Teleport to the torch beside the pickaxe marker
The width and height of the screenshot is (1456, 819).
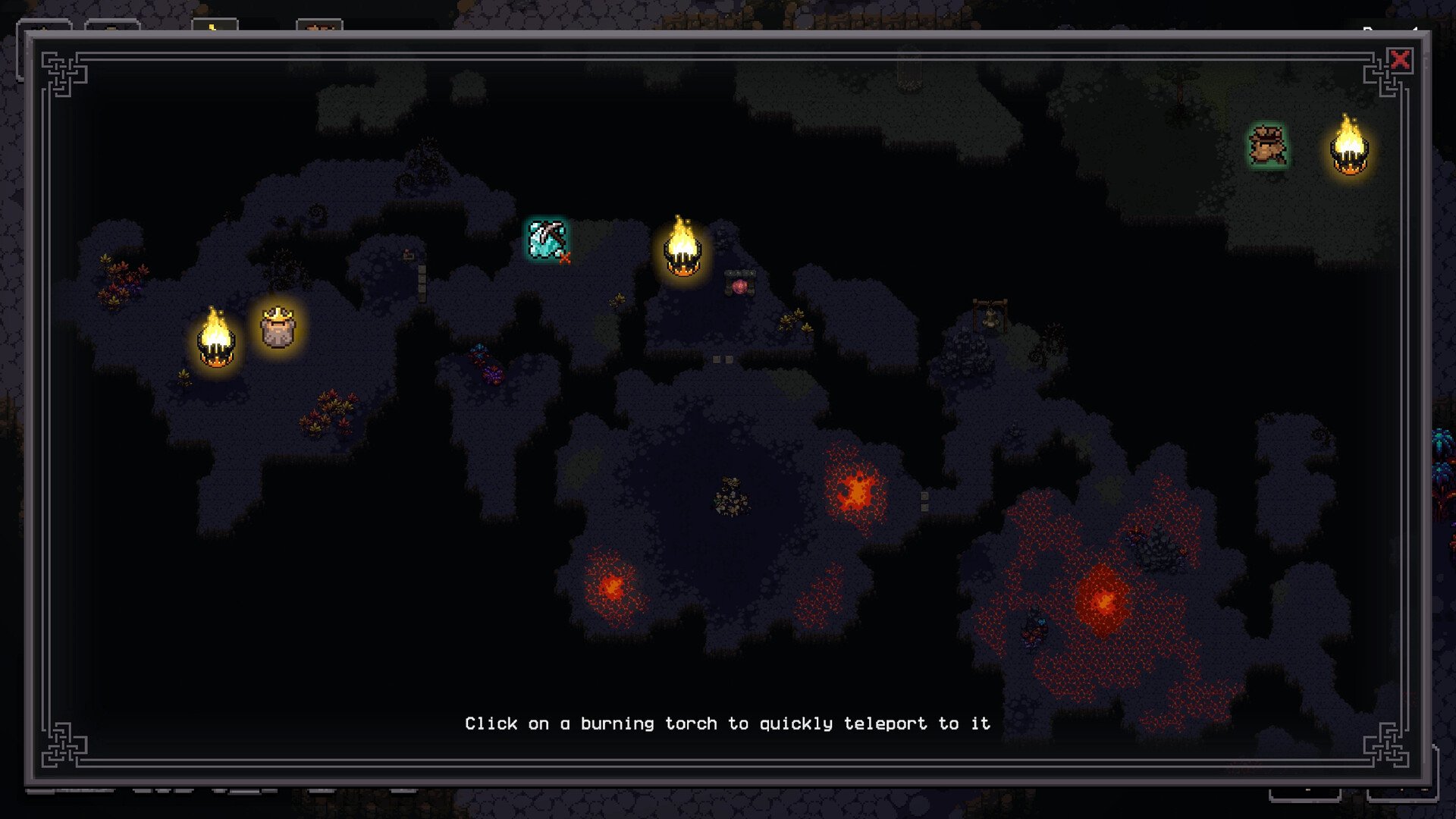click(682, 249)
